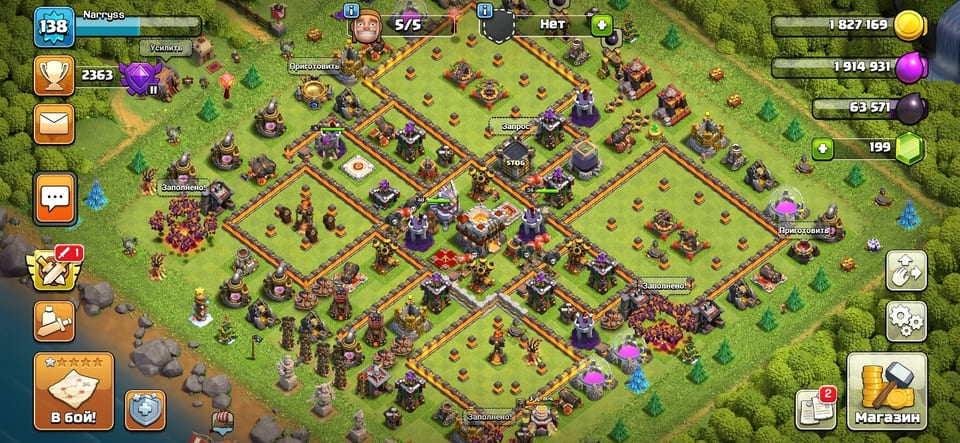Screen dimensions: 960x443
Task: Open the notes button with red 2 badge
Action: (814, 408)
